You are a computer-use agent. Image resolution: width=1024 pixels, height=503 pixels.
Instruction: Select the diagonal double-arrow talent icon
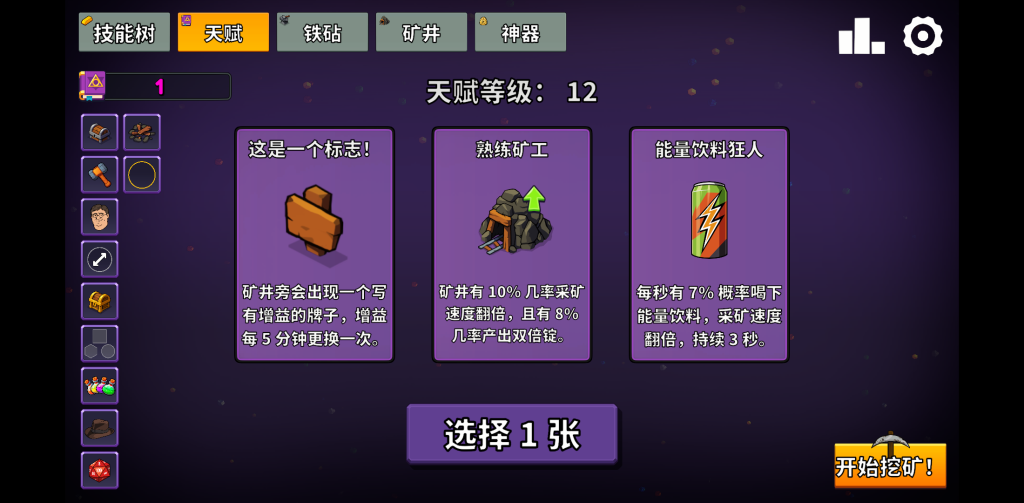pyautogui.click(x=100, y=259)
